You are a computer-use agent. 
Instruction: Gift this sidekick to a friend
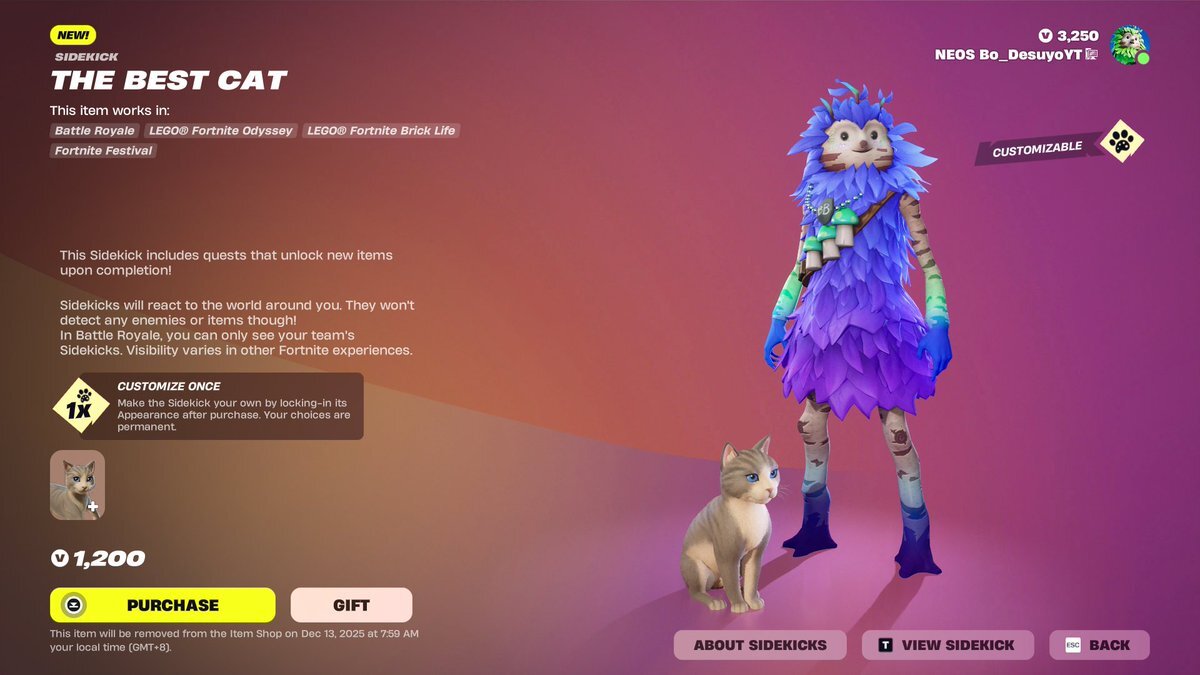(351, 605)
